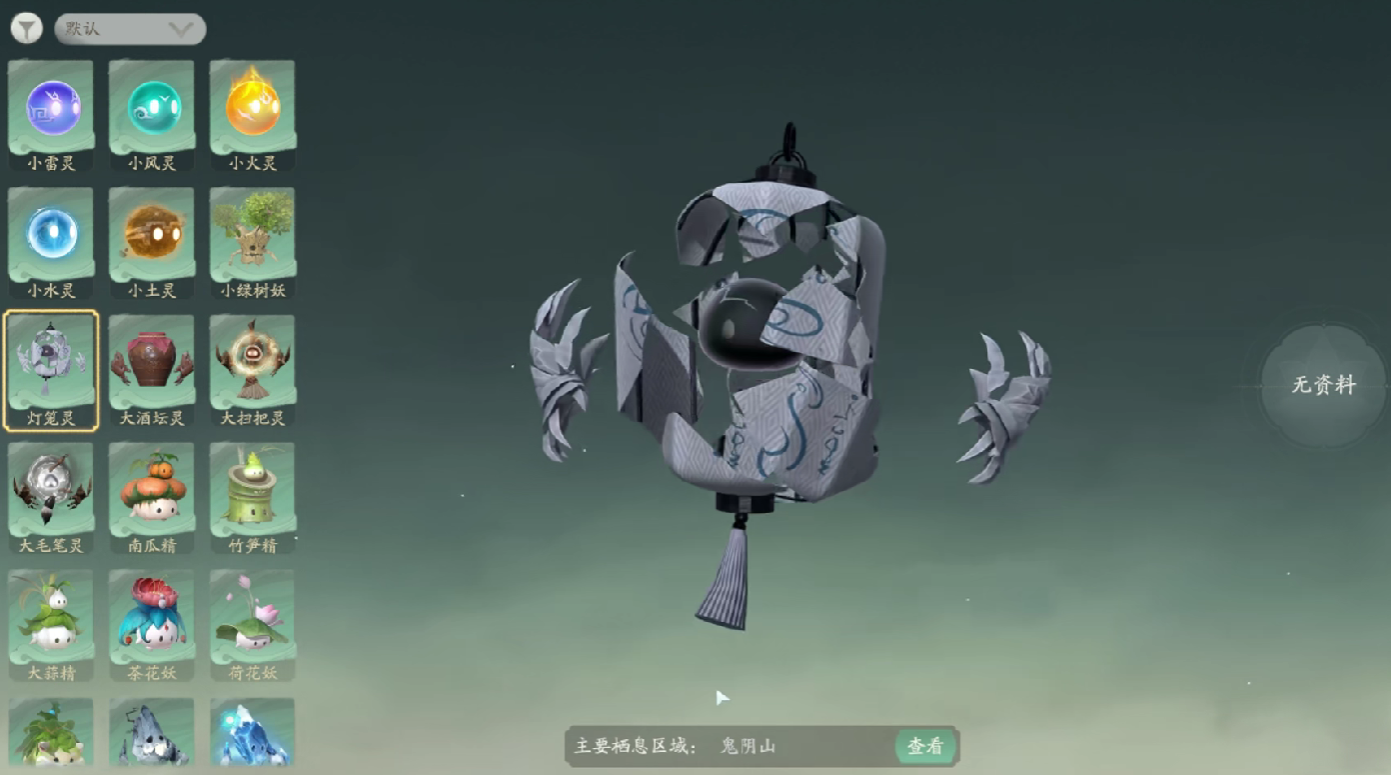The width and height of the screenshot is (1391, 775).
Task: Select the 荷花妖 lotus spirit icon
Action: [x=252, y=616]
